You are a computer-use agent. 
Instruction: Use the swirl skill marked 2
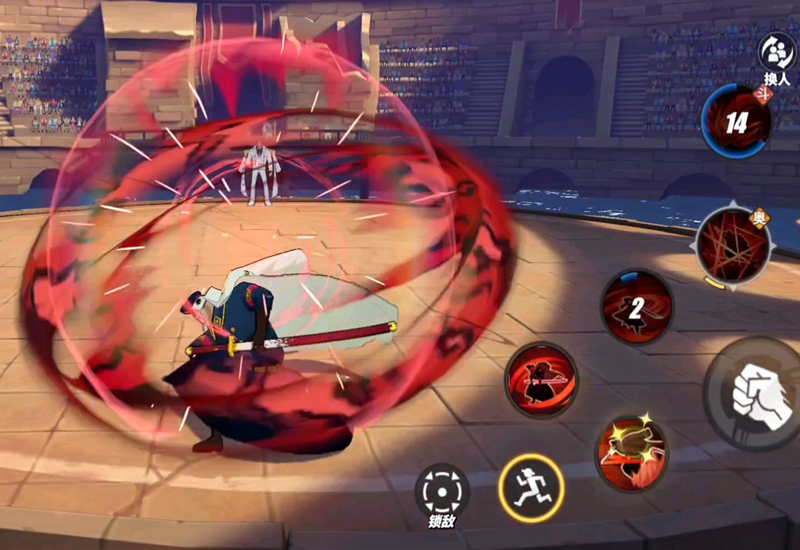(636, 307)
